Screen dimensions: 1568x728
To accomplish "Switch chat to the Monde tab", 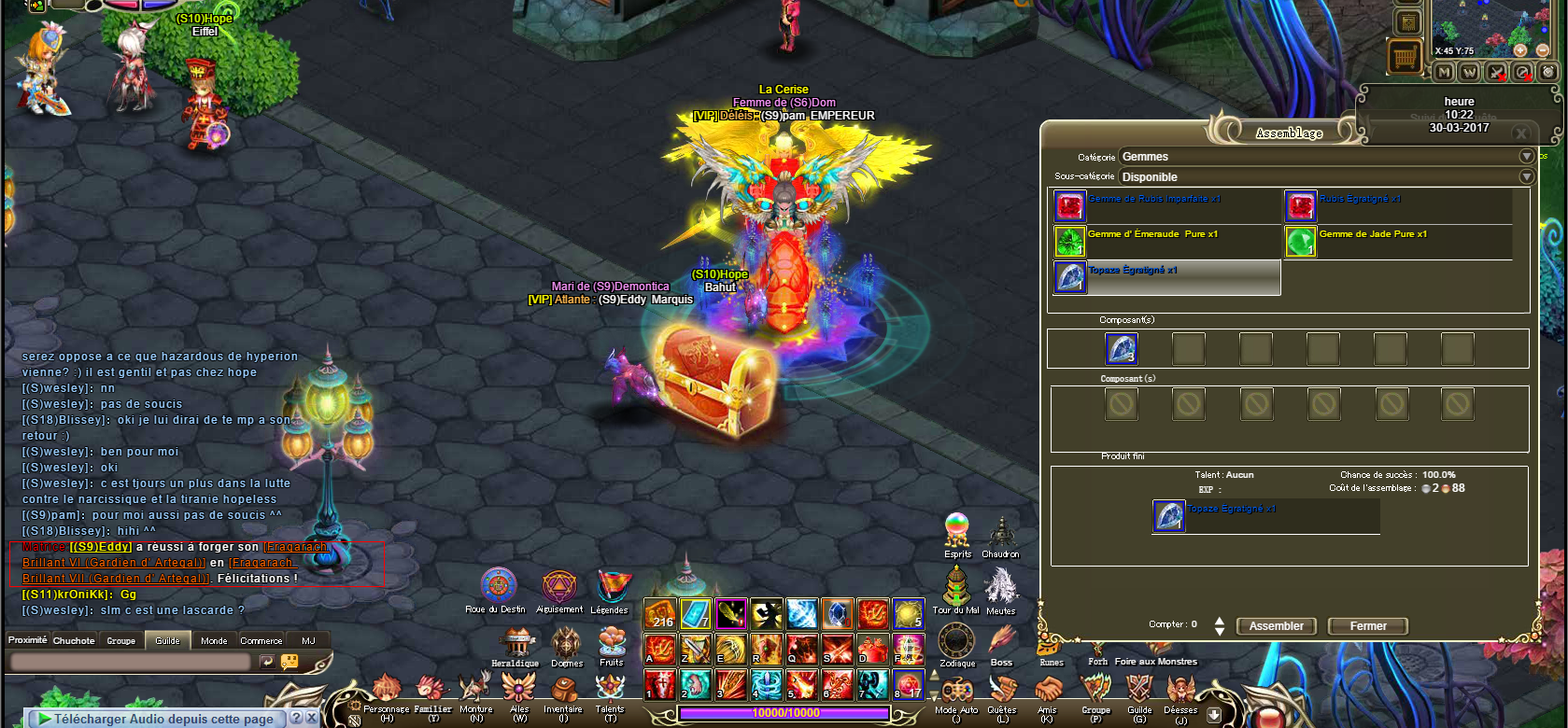I will [214, 641].
